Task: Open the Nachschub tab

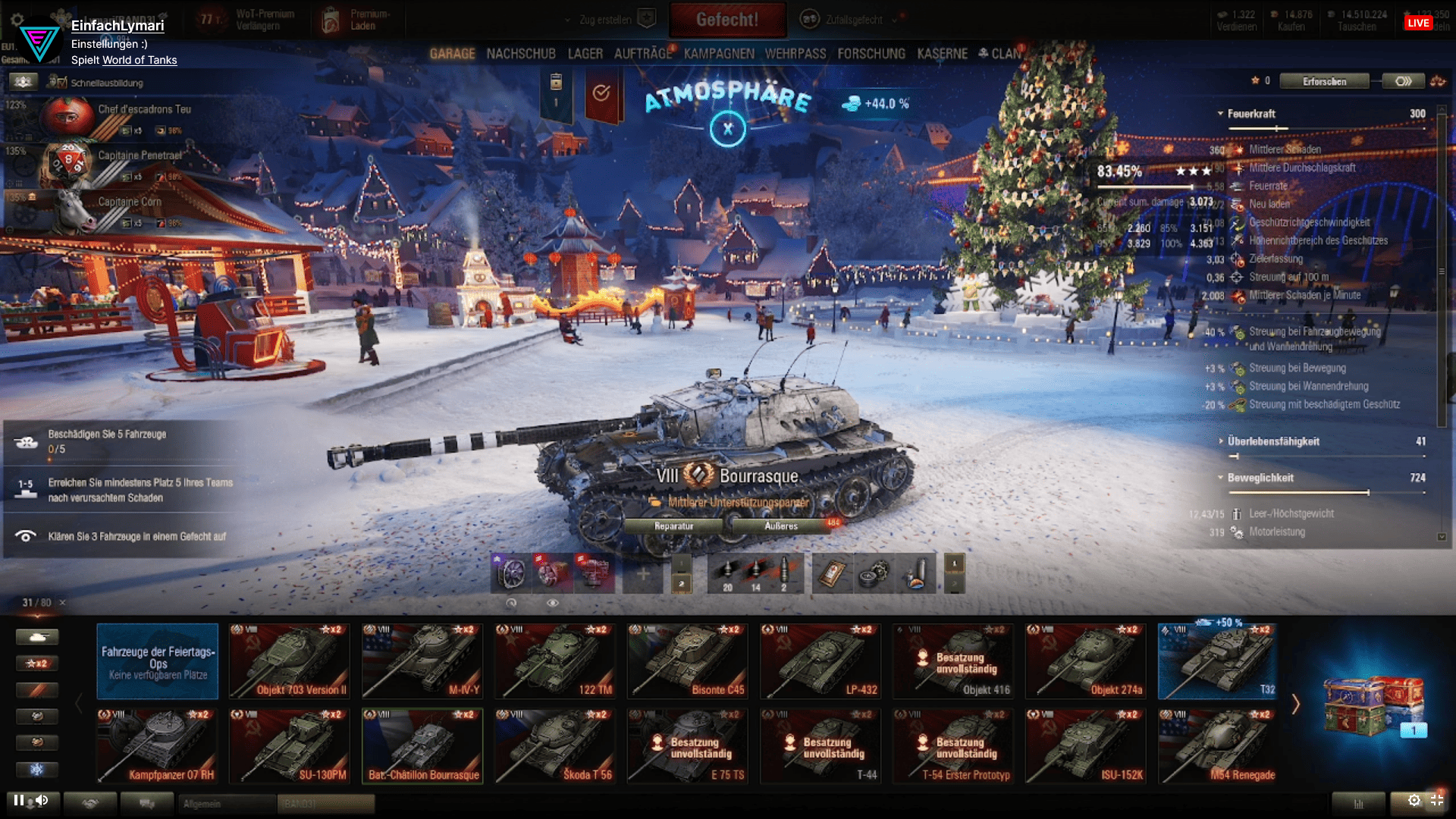Action: [521, 54]
